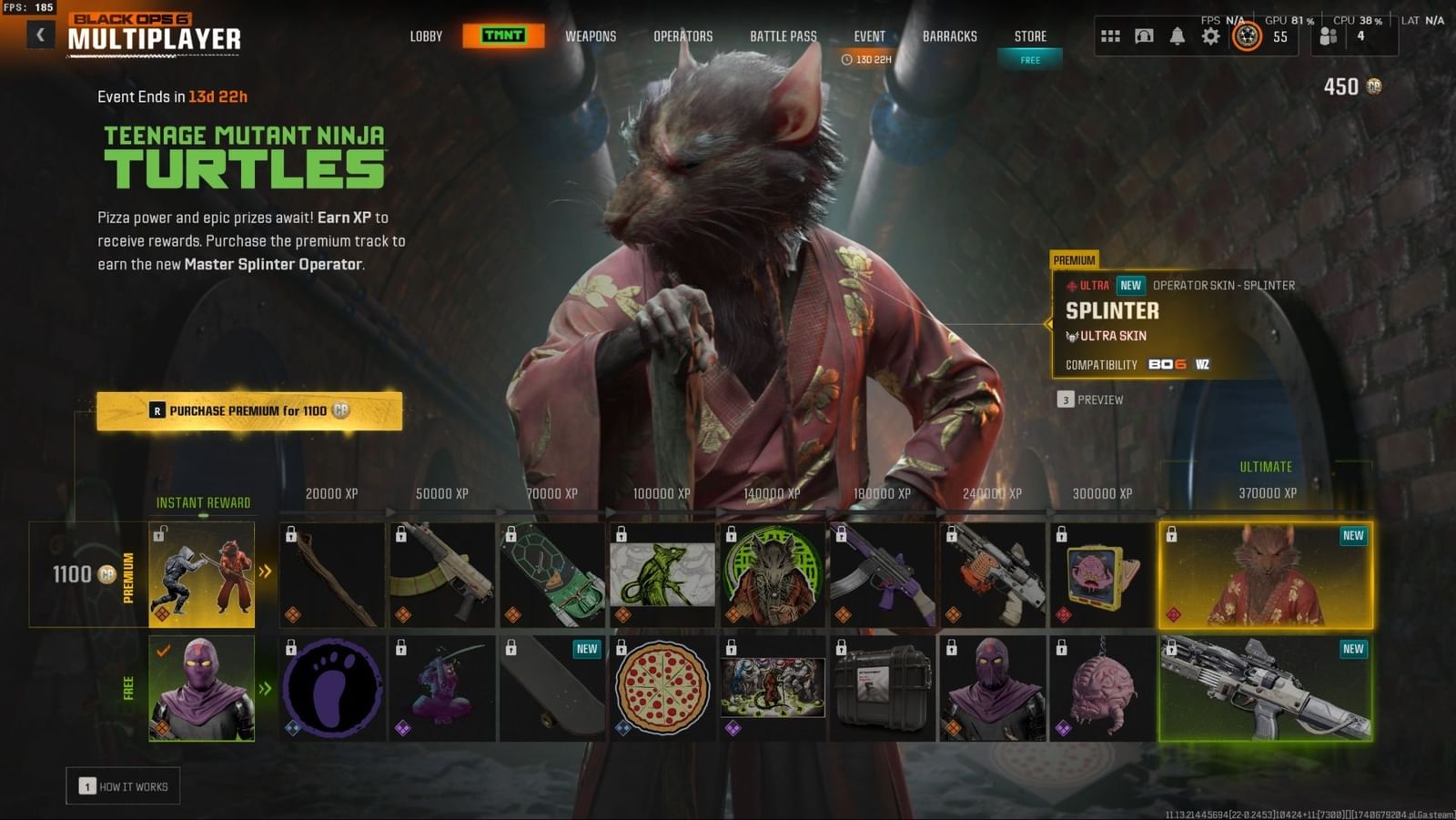Select the locked pizza charm reward
The image size is (1456, 820).
(662, 689)
